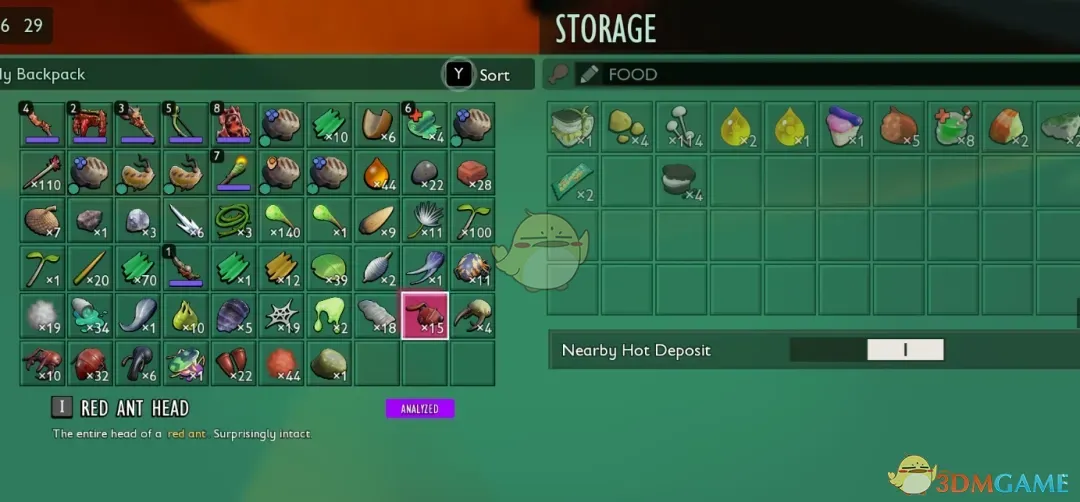Select the green smoothie stack of 8
This screenshot has height=502, width=1080.
951,126
